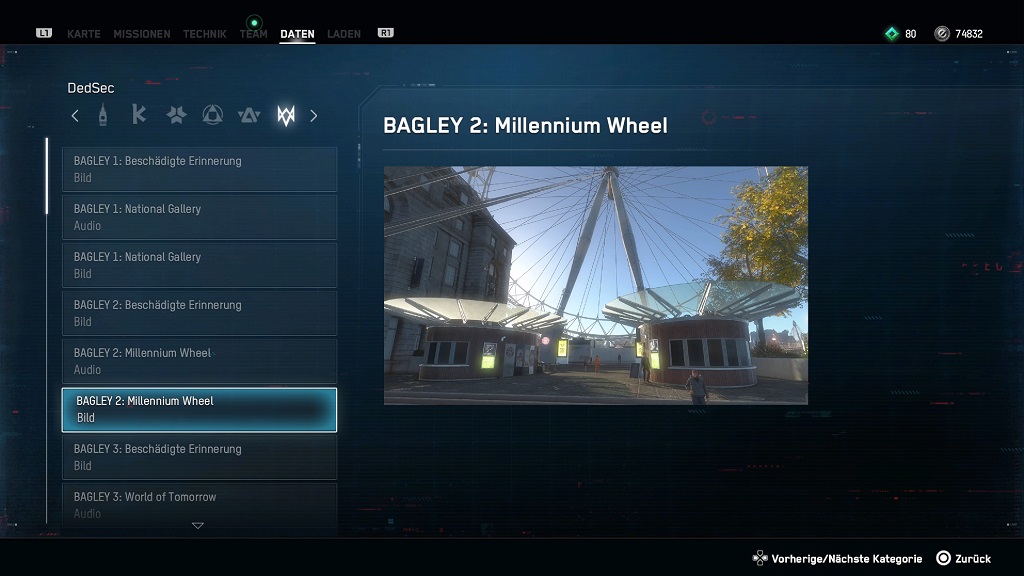Open the MISSIONEN tab
This screenshot has width=1024, height=576.
coord(141,34)
